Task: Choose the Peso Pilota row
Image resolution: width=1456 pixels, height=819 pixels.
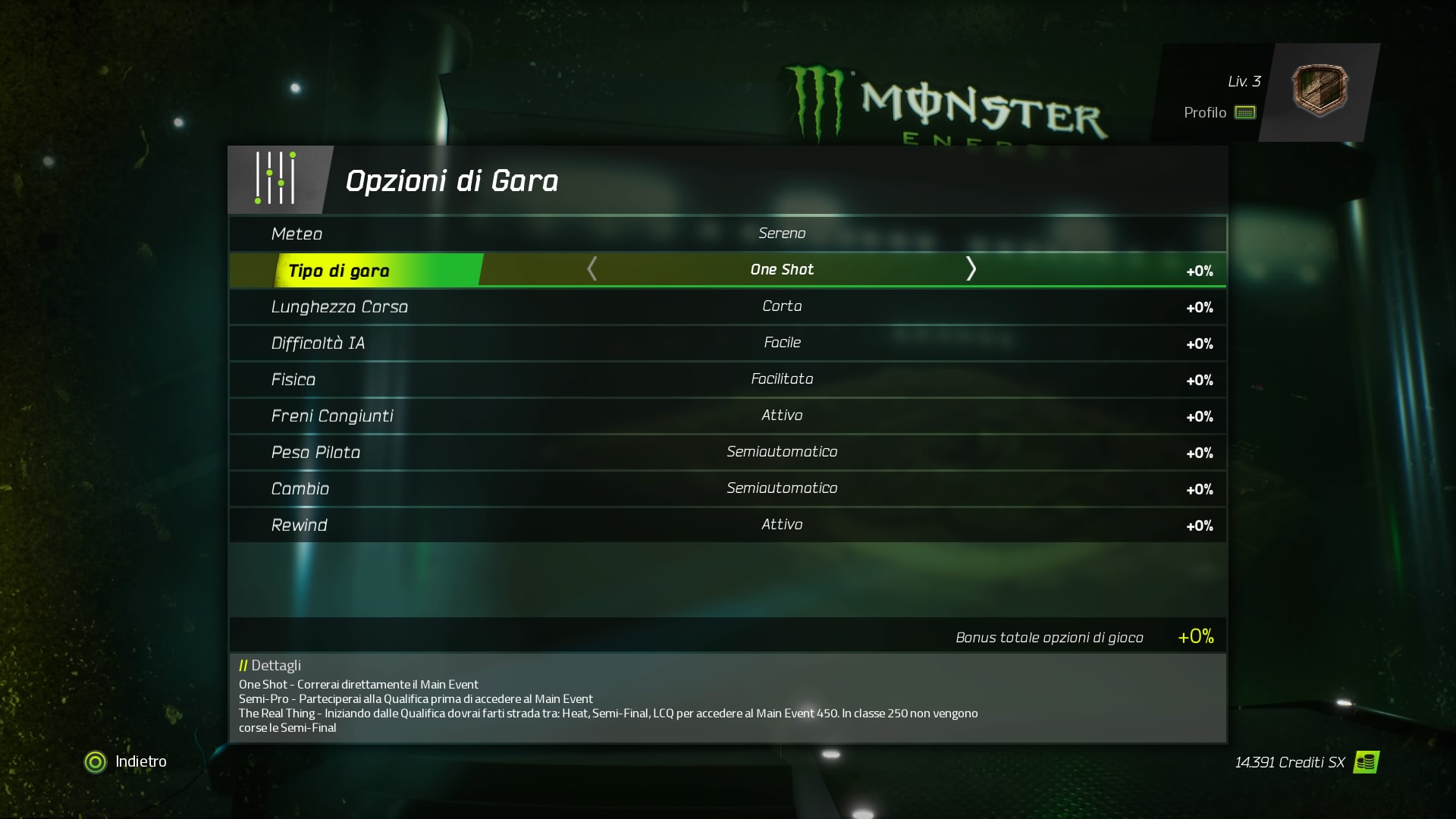Action: [x=726, y=453]
